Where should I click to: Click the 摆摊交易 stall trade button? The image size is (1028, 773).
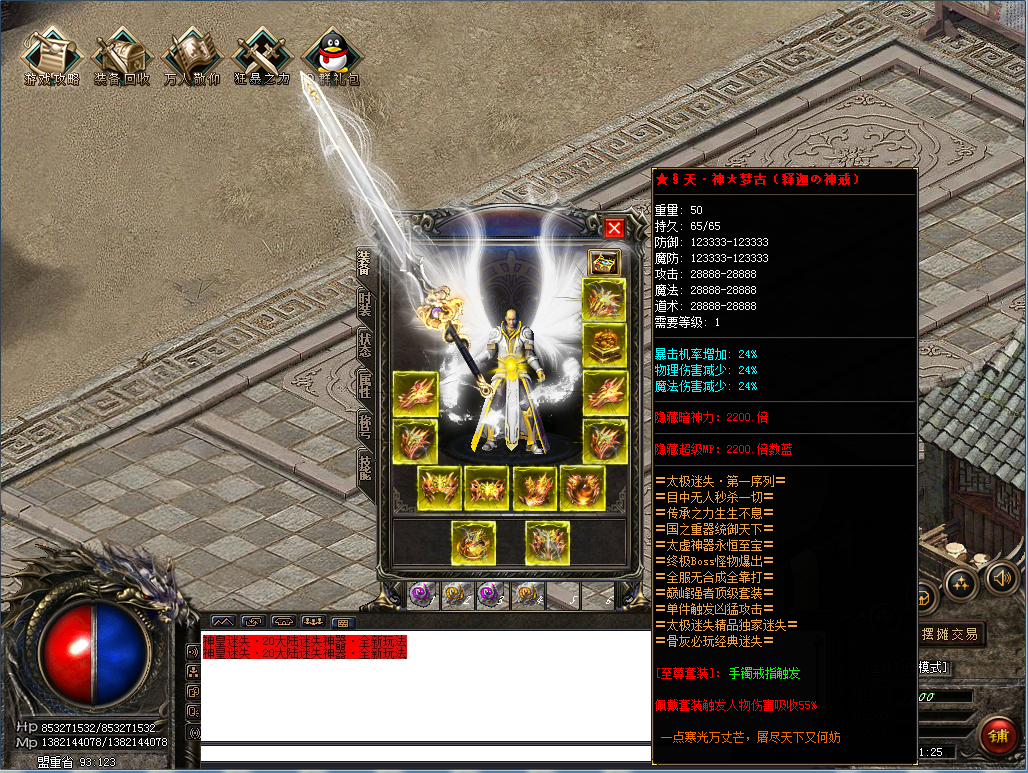pos(950,634)
